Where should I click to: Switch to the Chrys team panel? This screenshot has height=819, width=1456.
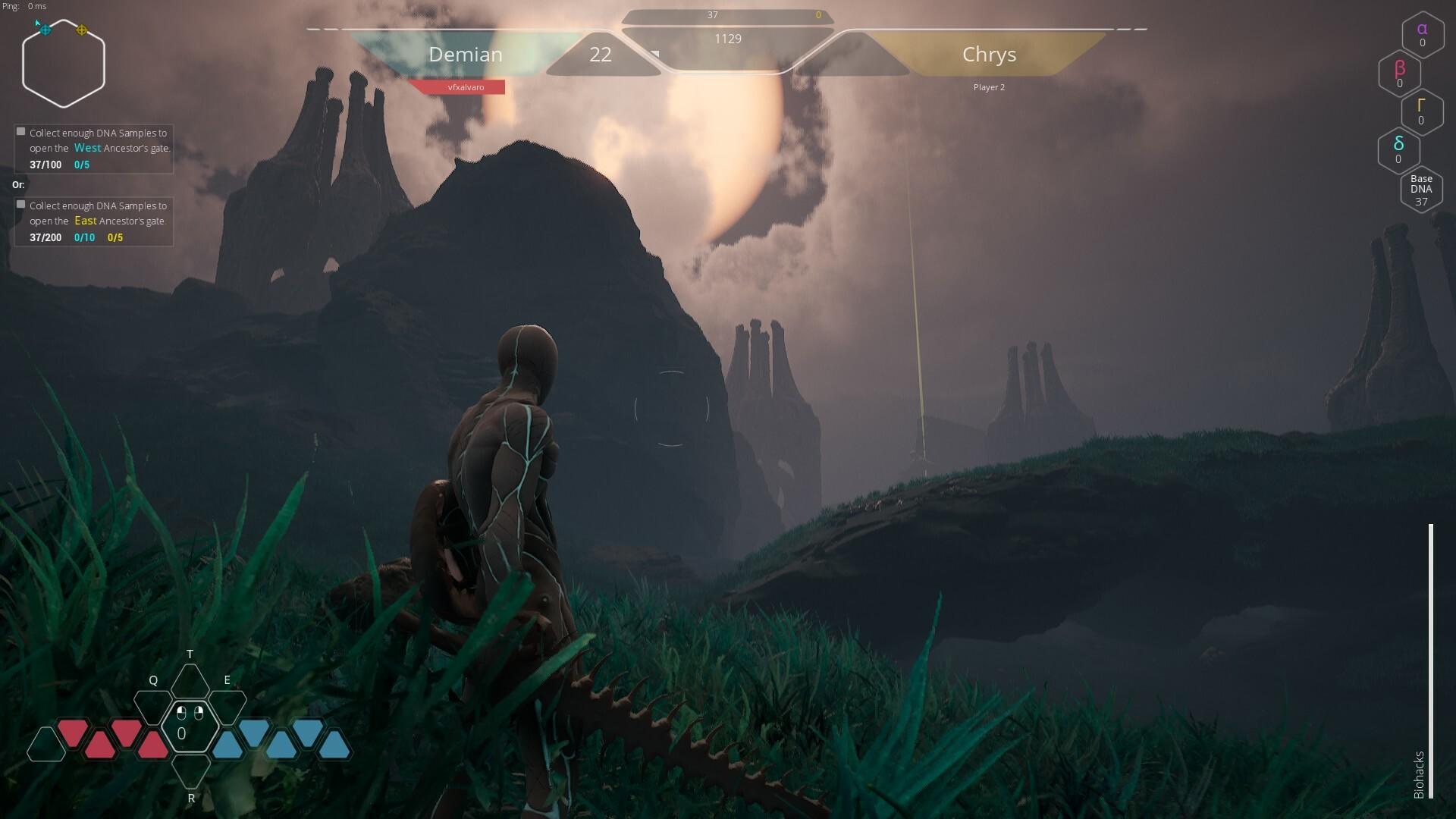tap(990, 55)
